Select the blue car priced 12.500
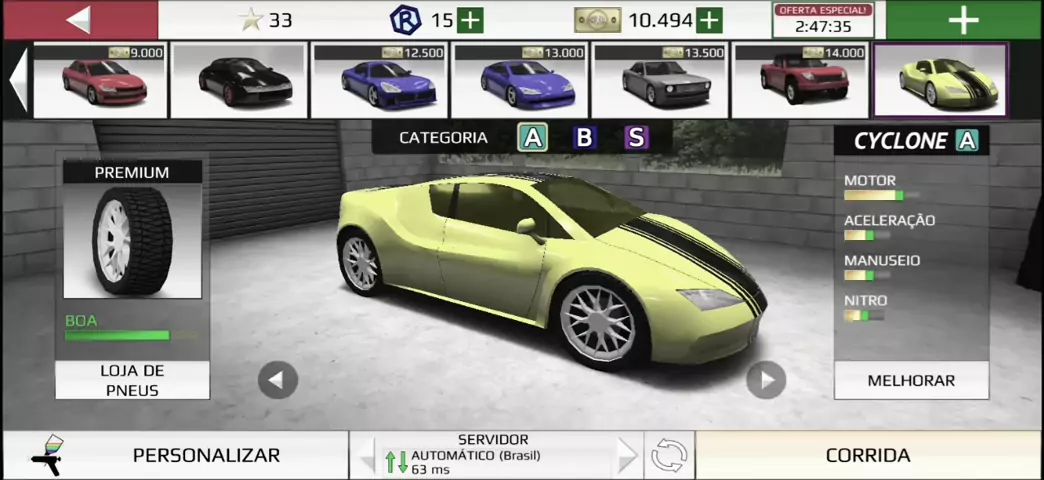Screen dimensions: 1044x480 [379, 81]
